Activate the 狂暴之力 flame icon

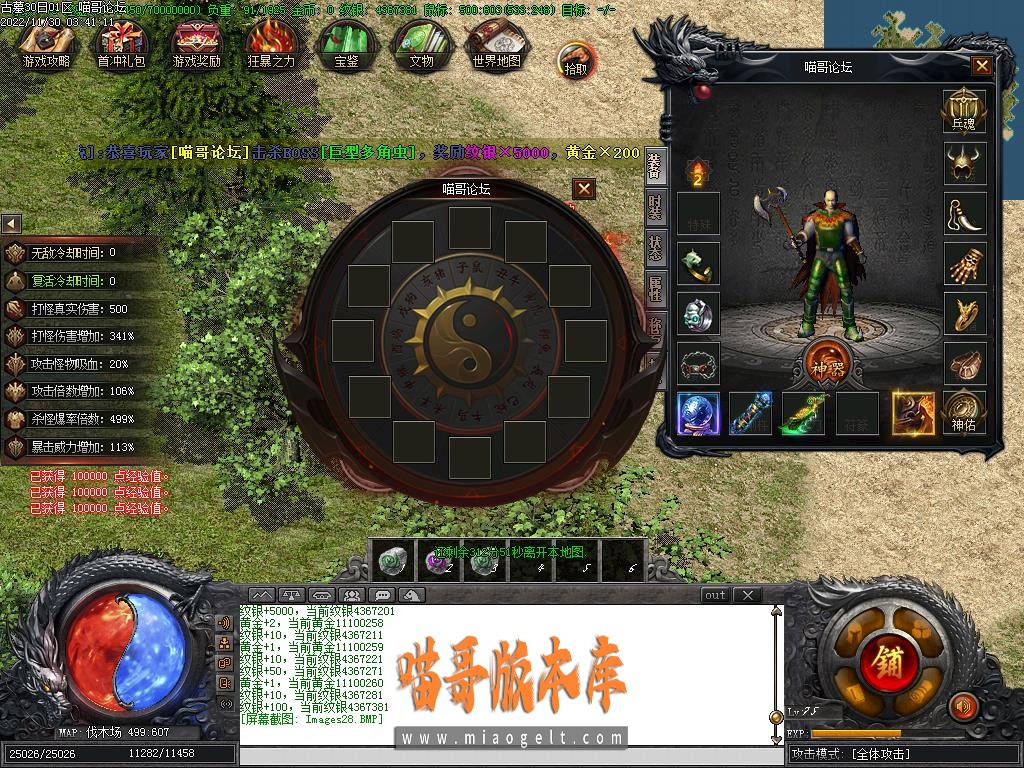[x=271, y=45]
